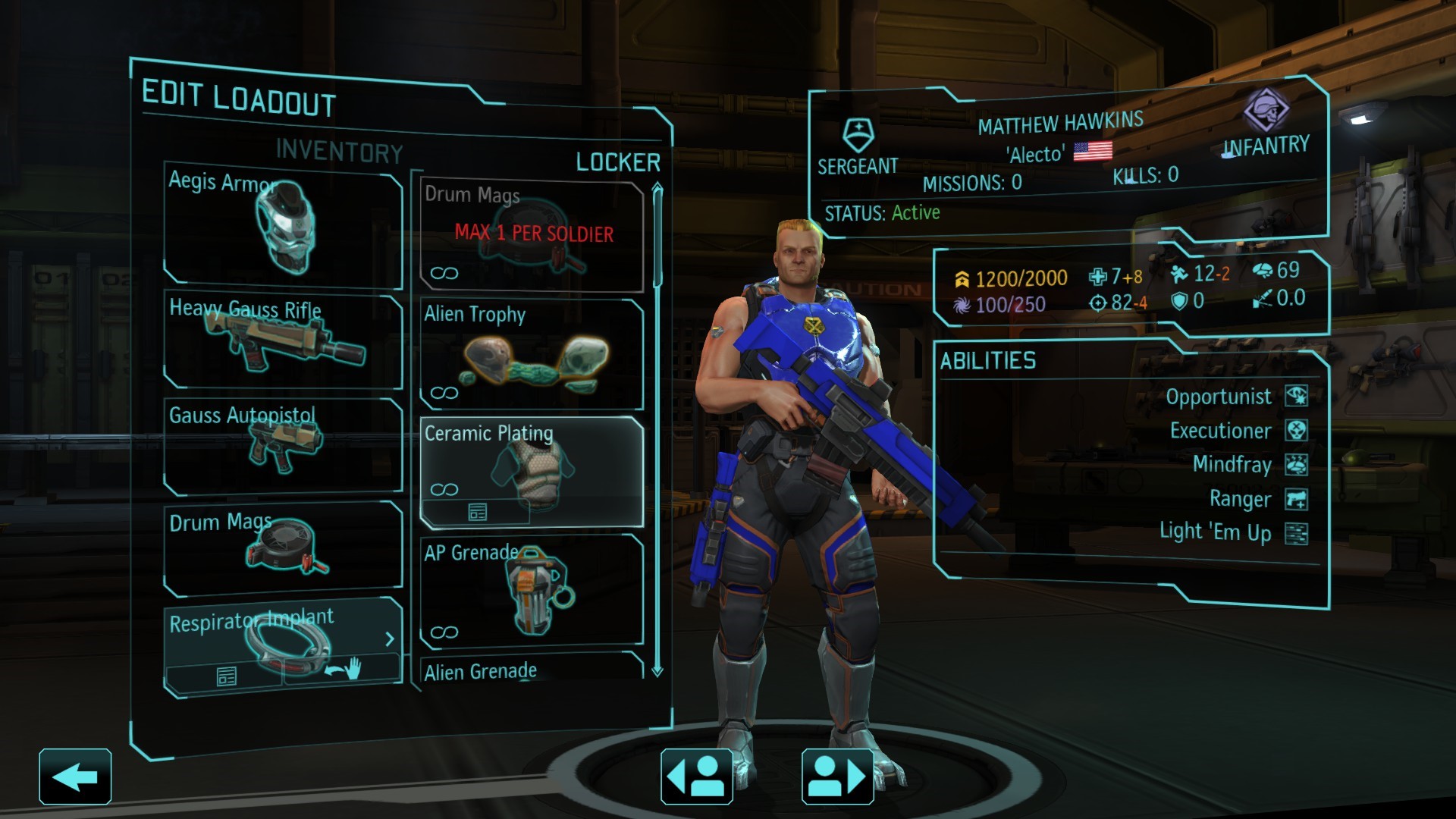Select Alien Grenade in the locker
Screen dimensions: 1456x819
(x=531, y=669)
